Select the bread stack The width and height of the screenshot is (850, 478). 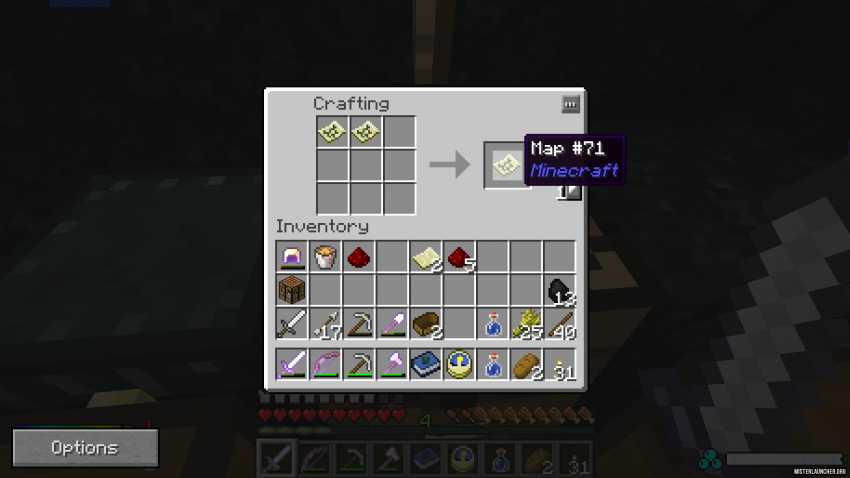[526, 364]
